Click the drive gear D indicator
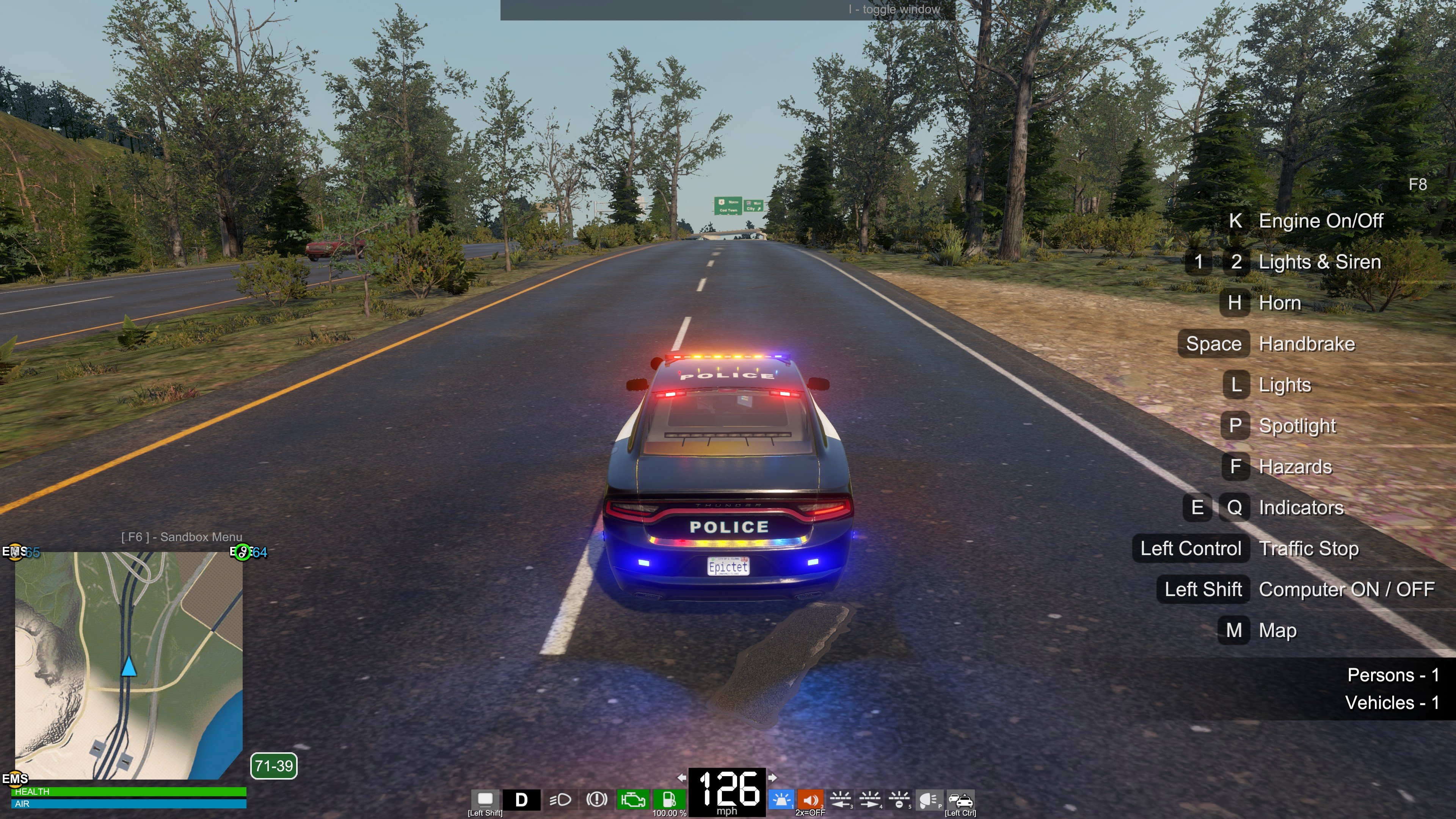Image resolution: width=1456 pixels, height=819 pixels. pyautogui.click(x=521, y=799)
